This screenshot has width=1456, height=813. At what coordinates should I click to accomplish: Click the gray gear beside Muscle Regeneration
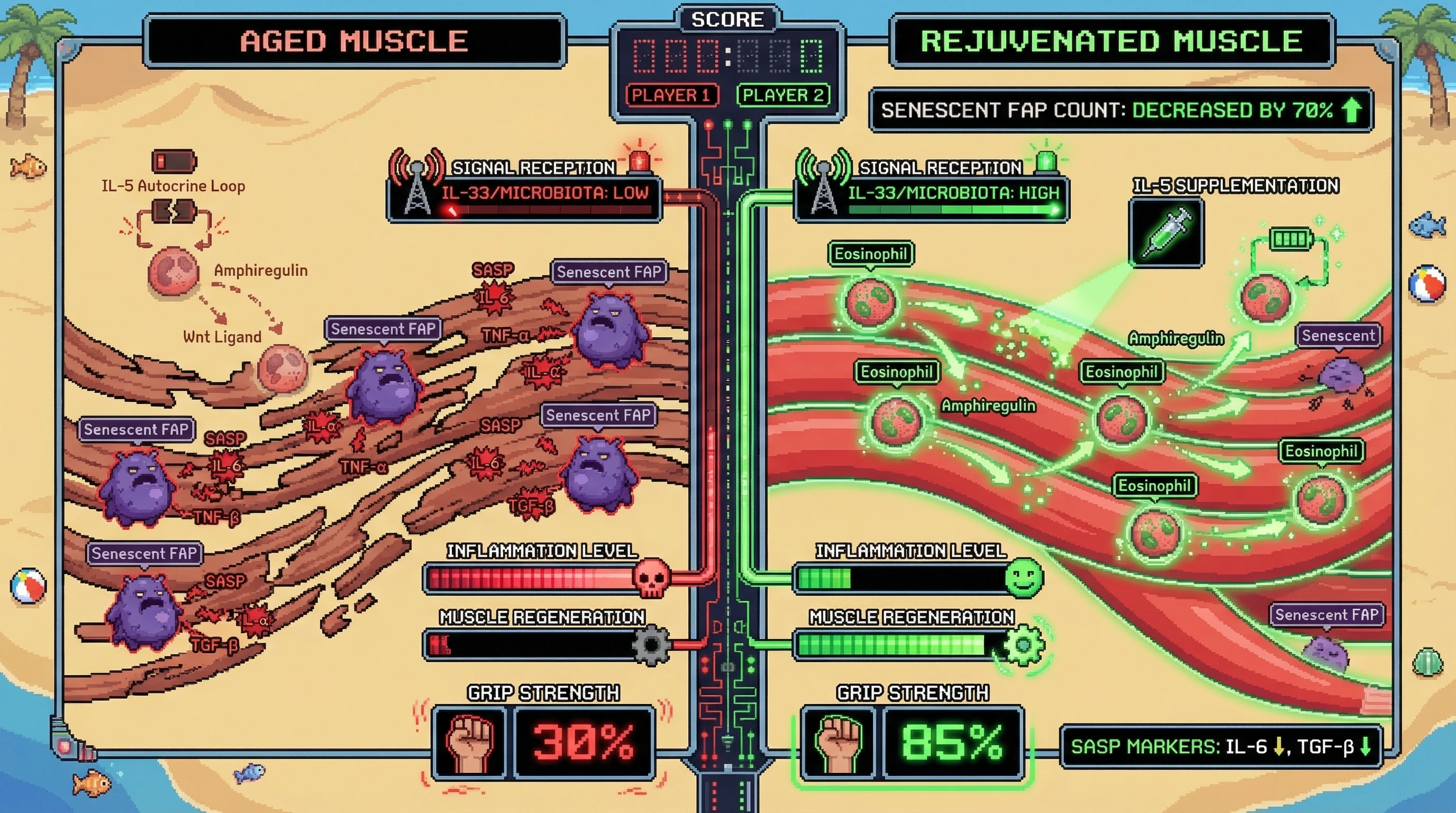coord(651,645)
